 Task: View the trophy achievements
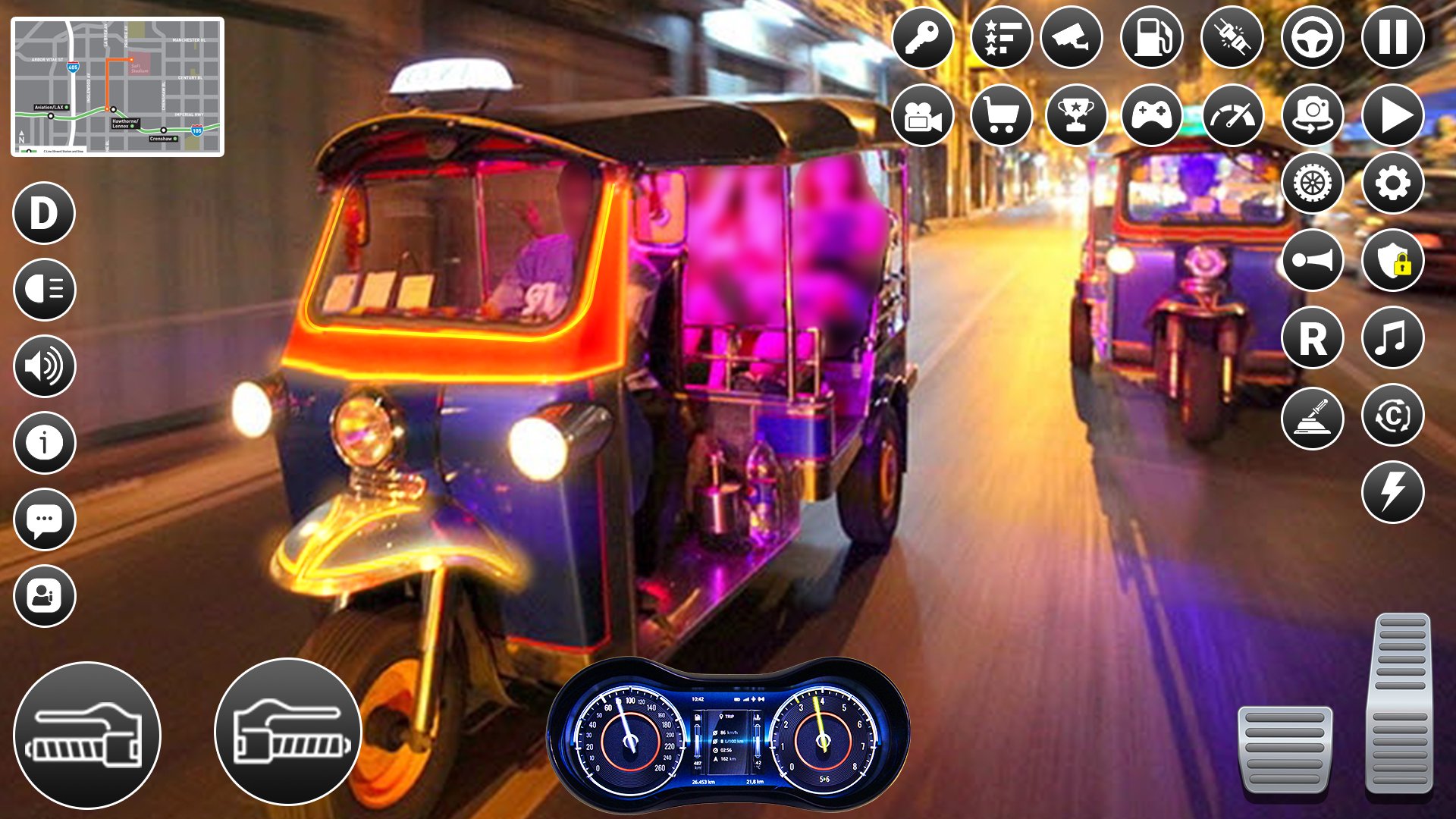1075,115
